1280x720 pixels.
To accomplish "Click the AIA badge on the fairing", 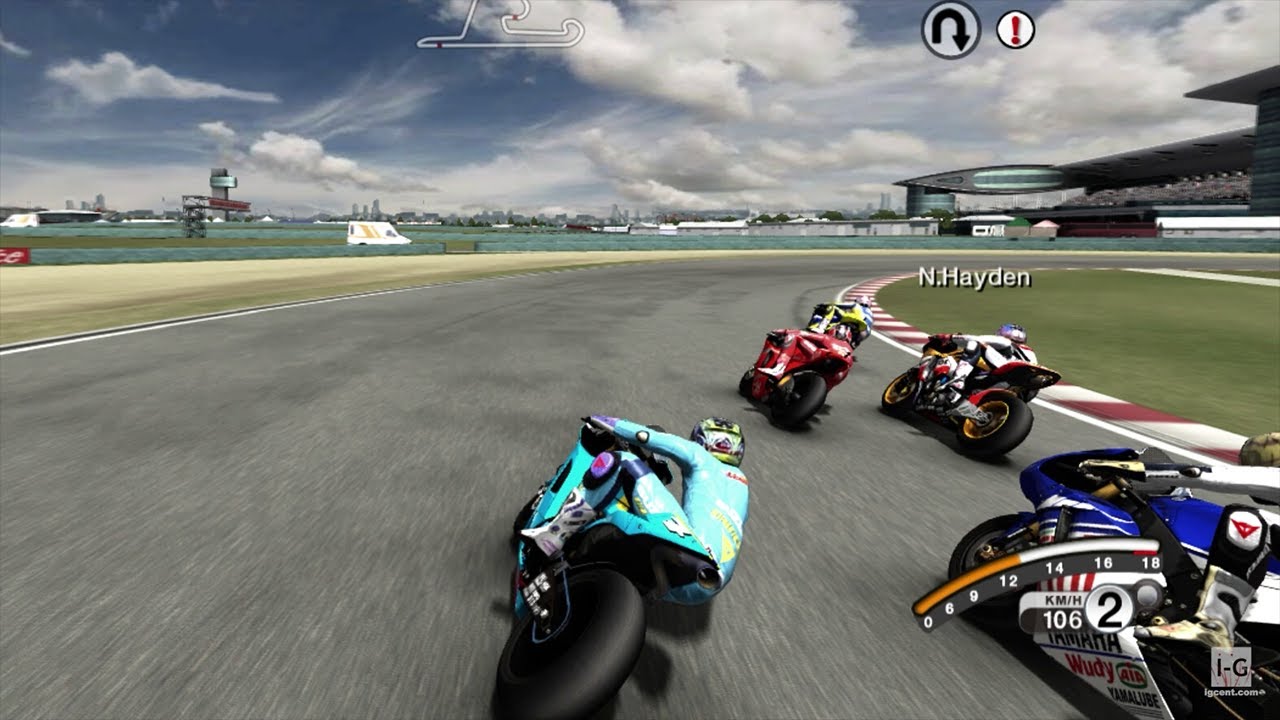I will coord(1130,675).
